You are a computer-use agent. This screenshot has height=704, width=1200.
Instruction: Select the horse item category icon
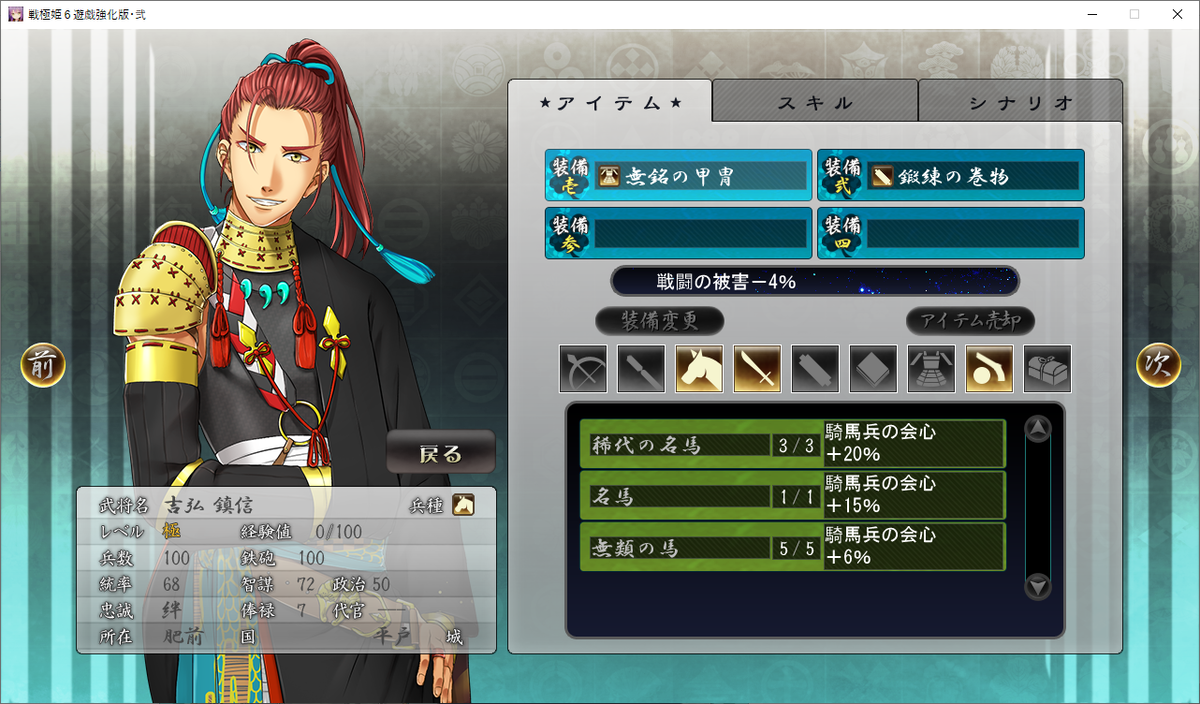coord(699,369)
